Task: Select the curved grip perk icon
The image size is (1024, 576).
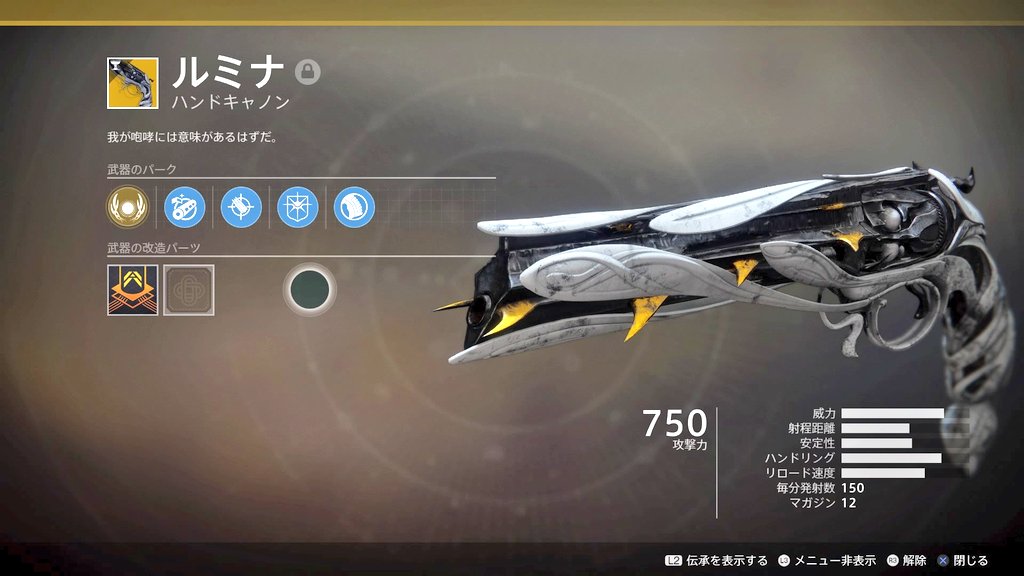Action: click(354, 207)
